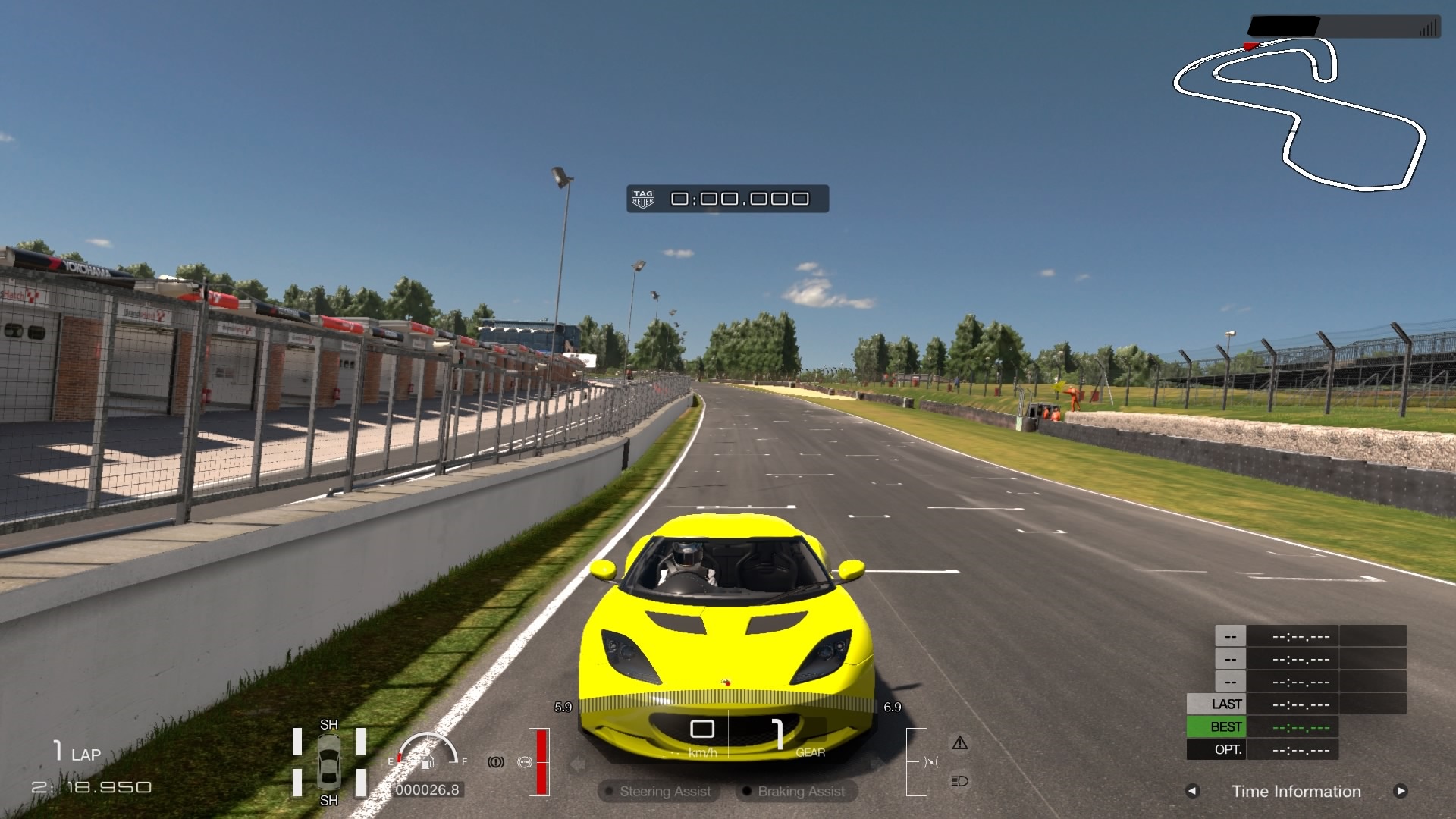Show the previous Time Information panel
The width and height of the screenshot is (1456, 819).
click(1192, 791)
